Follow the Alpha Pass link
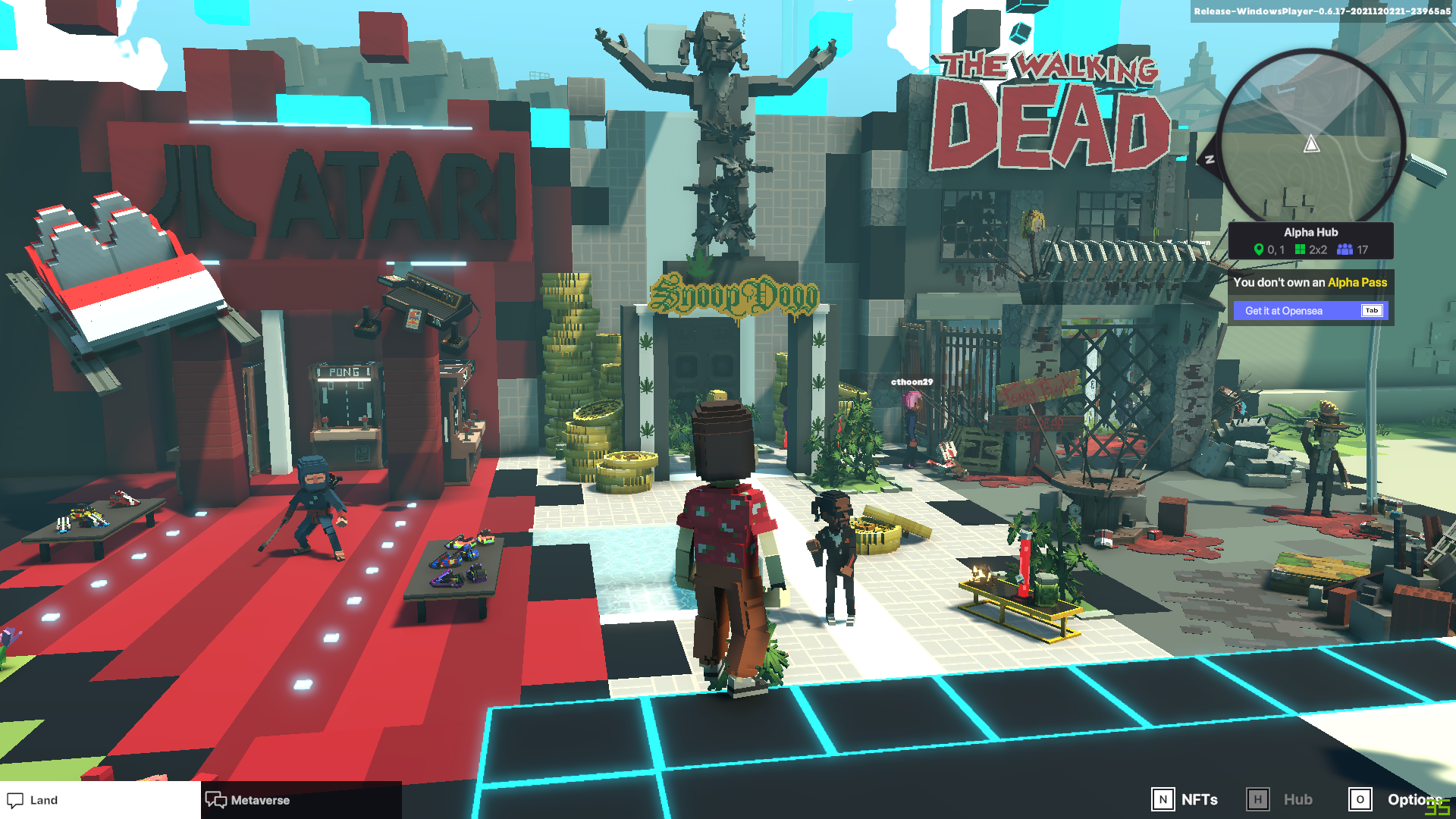This screenshot has width=1456, height=819. pyautogui.click(x=1357, y=282)
